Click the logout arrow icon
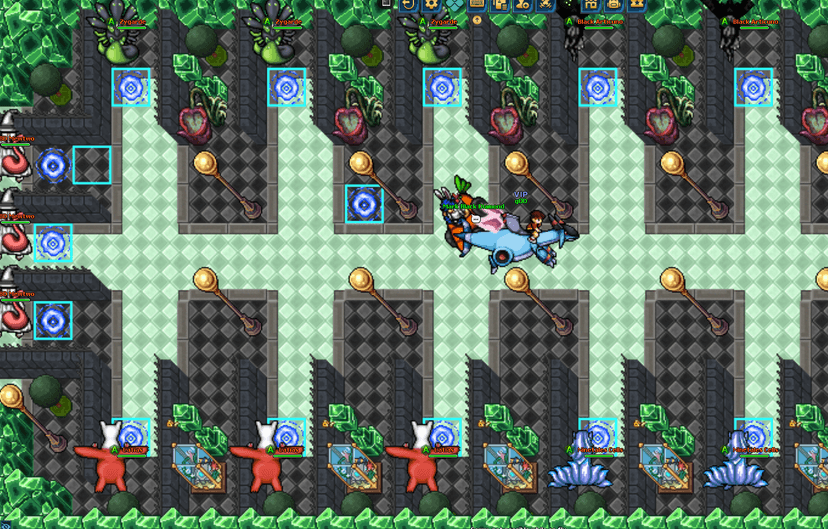The height and width of the screenshot is (529, 828). (408, 4)
